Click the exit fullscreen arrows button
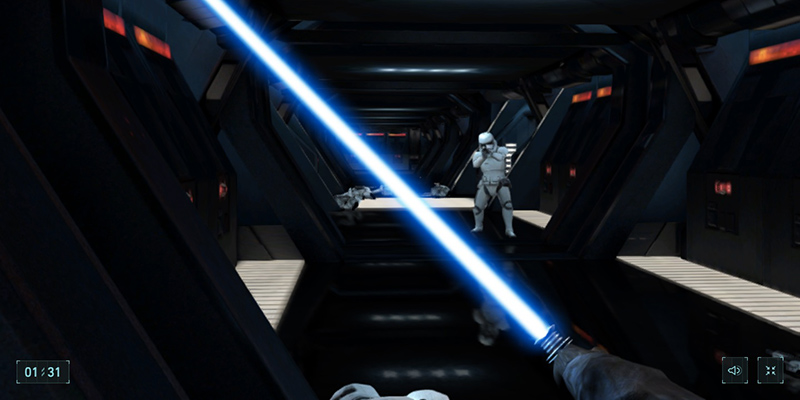Screen dimensions: 800x400 point(770,370)
